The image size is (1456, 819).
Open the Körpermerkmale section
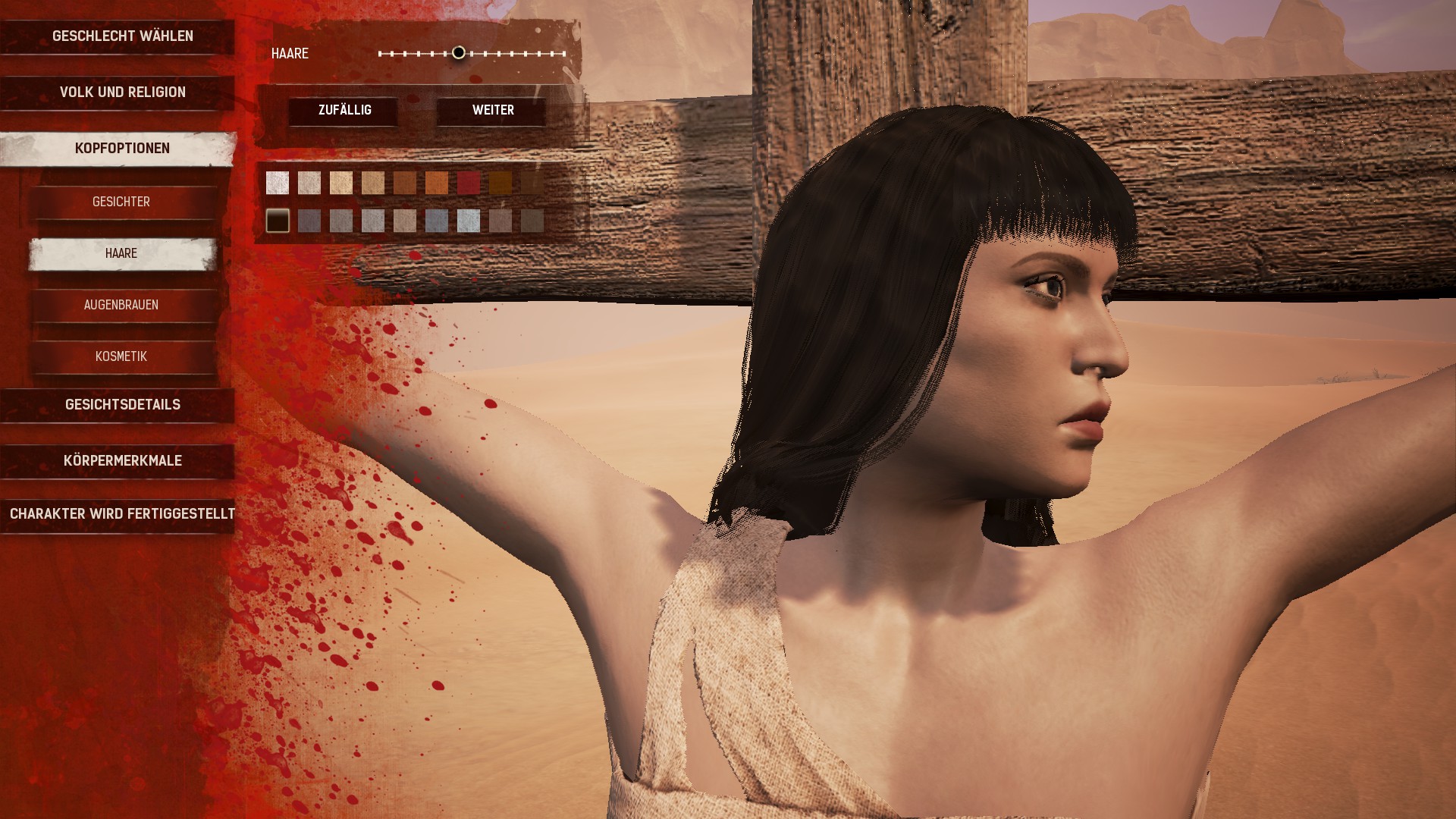point(122,461)
